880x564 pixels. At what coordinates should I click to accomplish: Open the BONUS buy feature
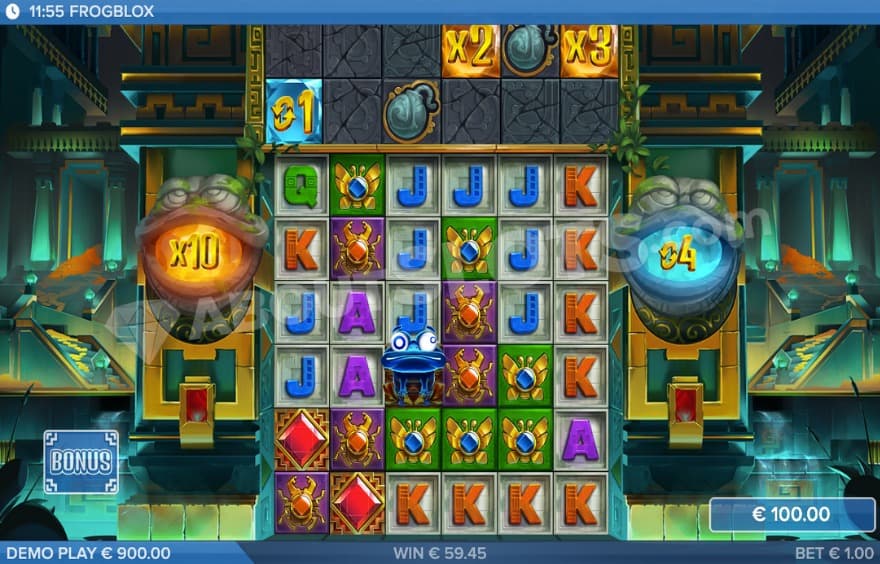81,462
